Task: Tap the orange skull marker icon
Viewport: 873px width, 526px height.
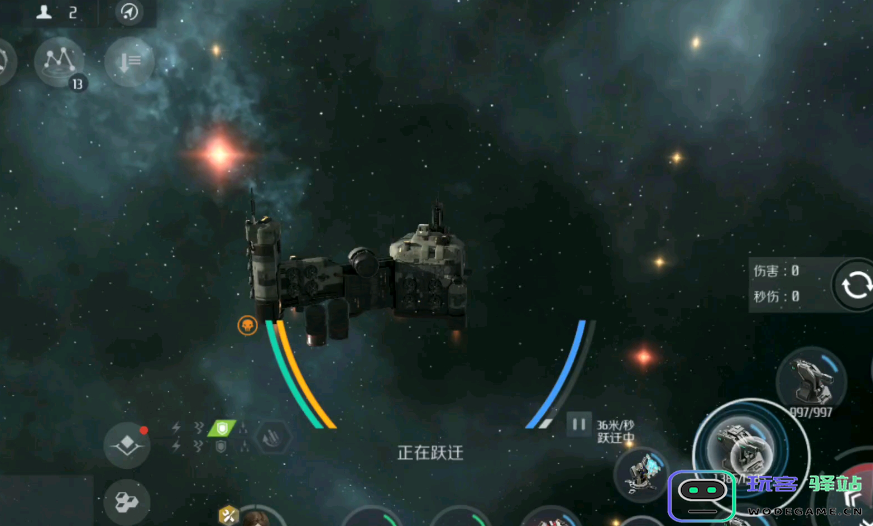Action: [x=247, y=324]
